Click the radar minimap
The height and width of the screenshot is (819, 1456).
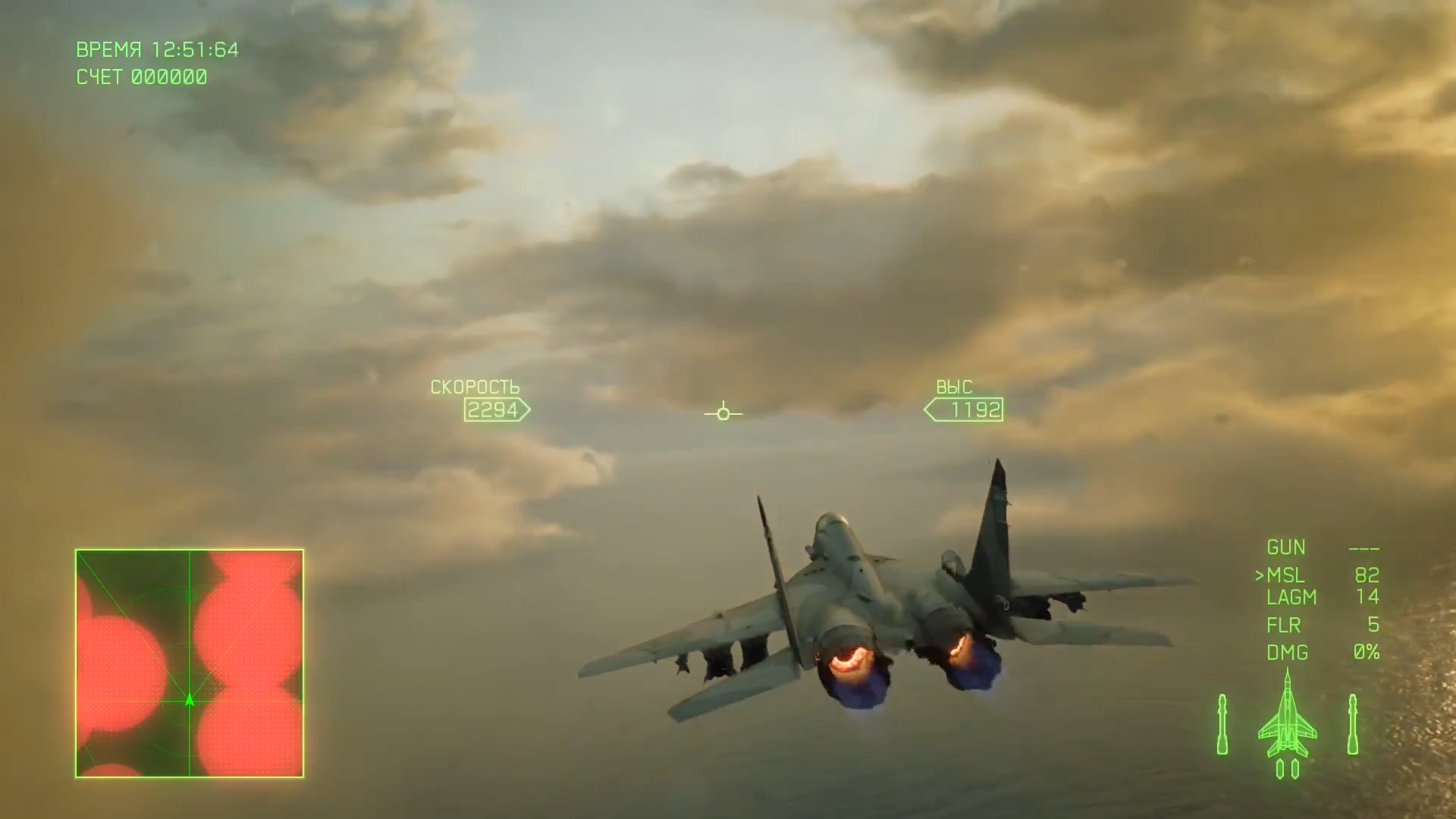[190, 664]
